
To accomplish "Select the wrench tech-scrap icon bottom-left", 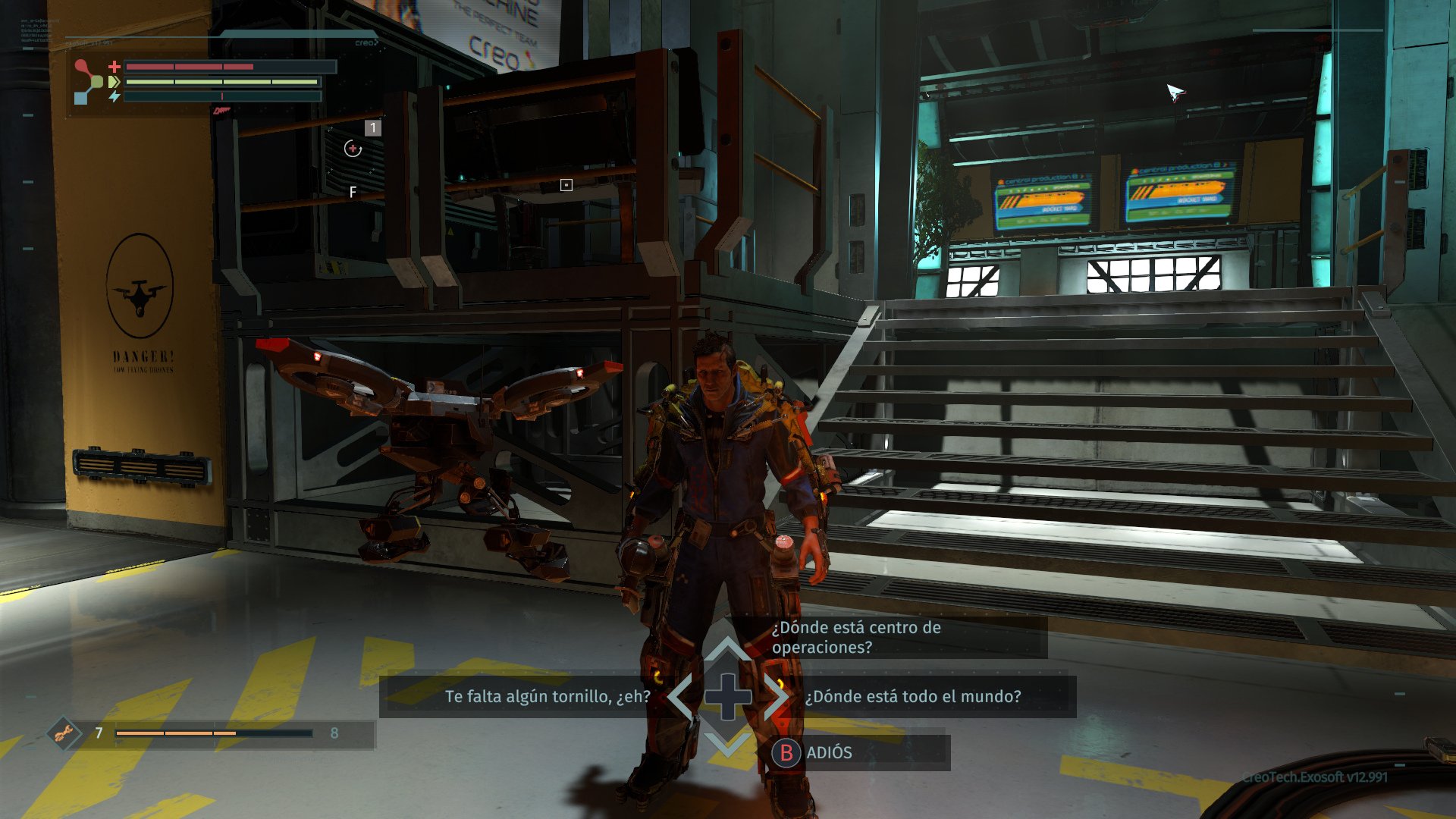I will 66,733.
